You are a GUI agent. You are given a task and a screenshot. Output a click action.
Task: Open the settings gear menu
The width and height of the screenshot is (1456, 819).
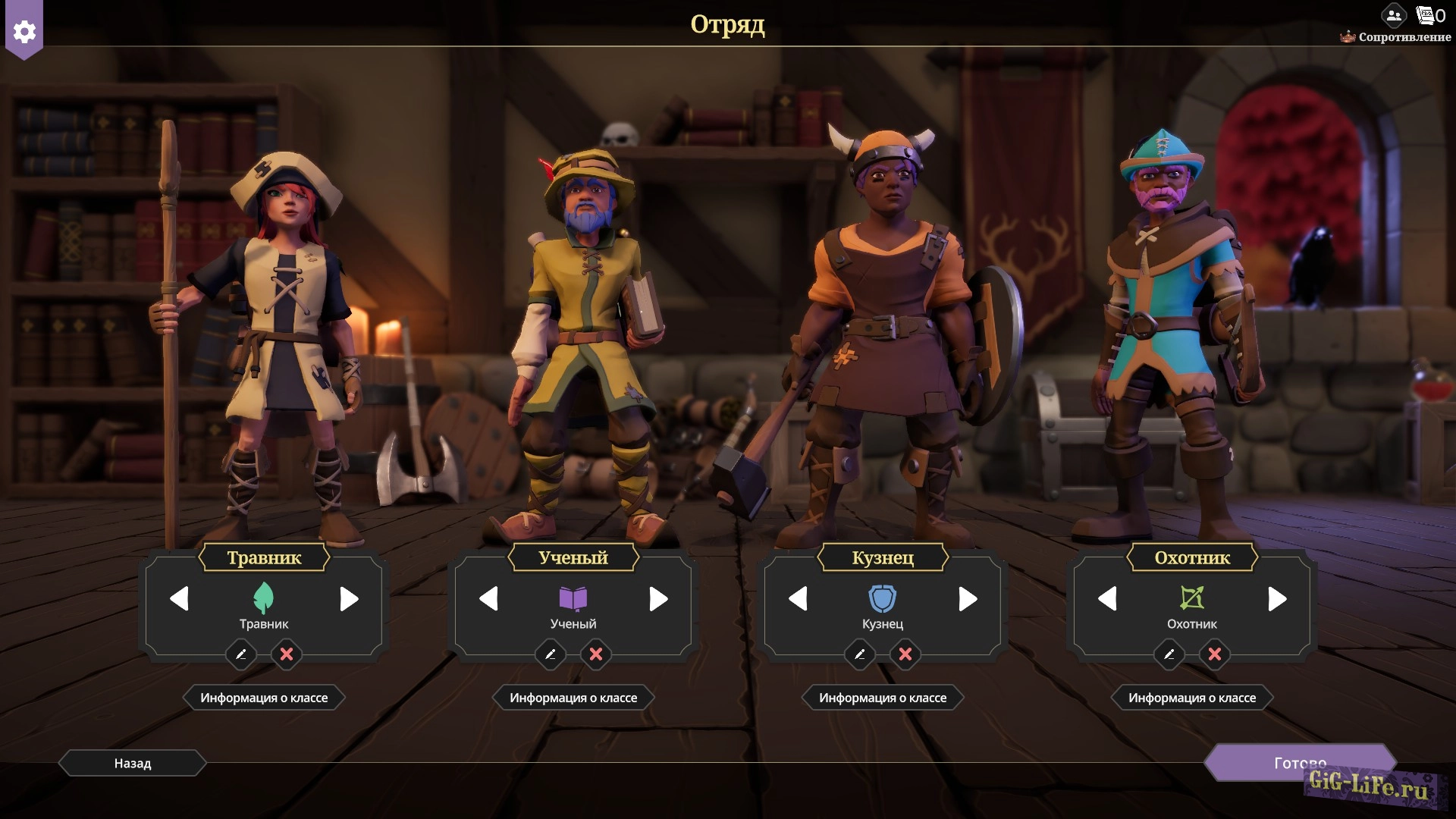click(24, 32)
